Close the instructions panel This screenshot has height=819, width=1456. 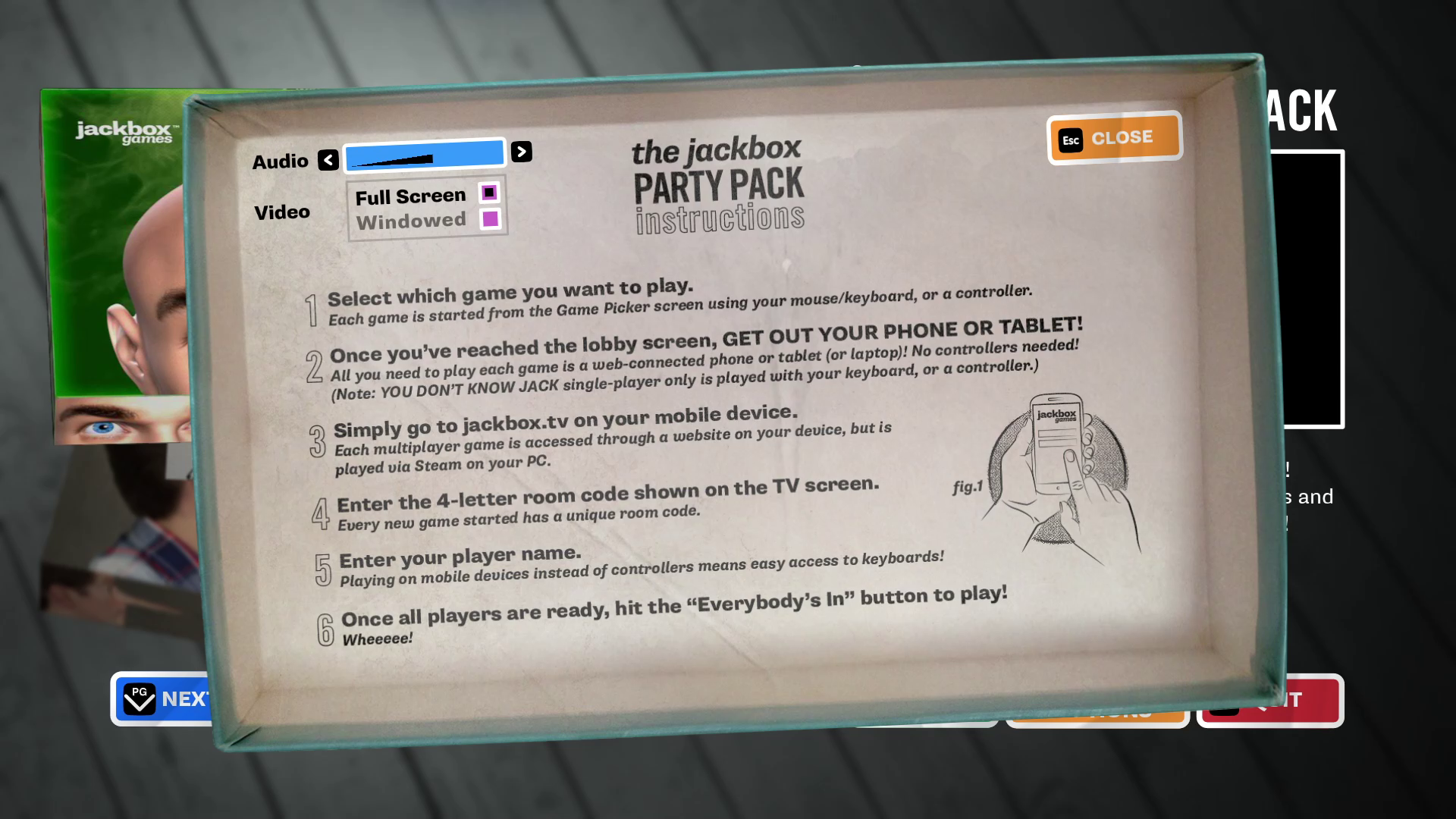point(1114,138)
